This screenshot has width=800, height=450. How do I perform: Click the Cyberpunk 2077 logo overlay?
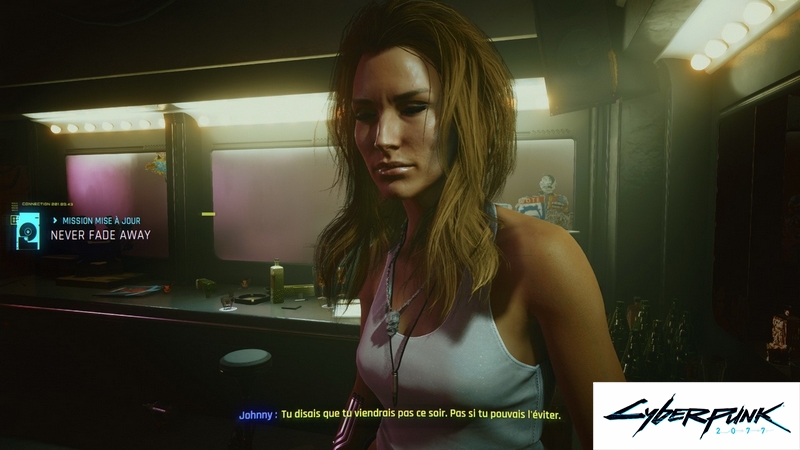[x=695, y=414]
